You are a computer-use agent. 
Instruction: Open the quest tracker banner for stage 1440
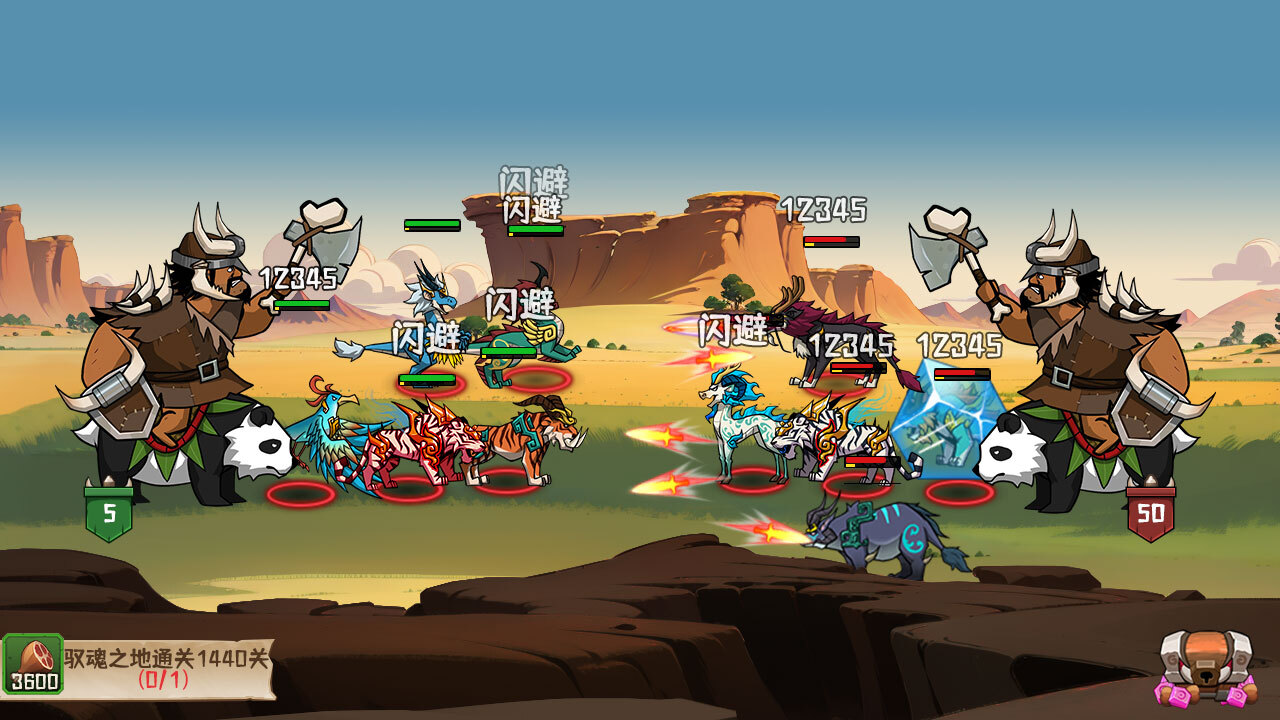167,668
